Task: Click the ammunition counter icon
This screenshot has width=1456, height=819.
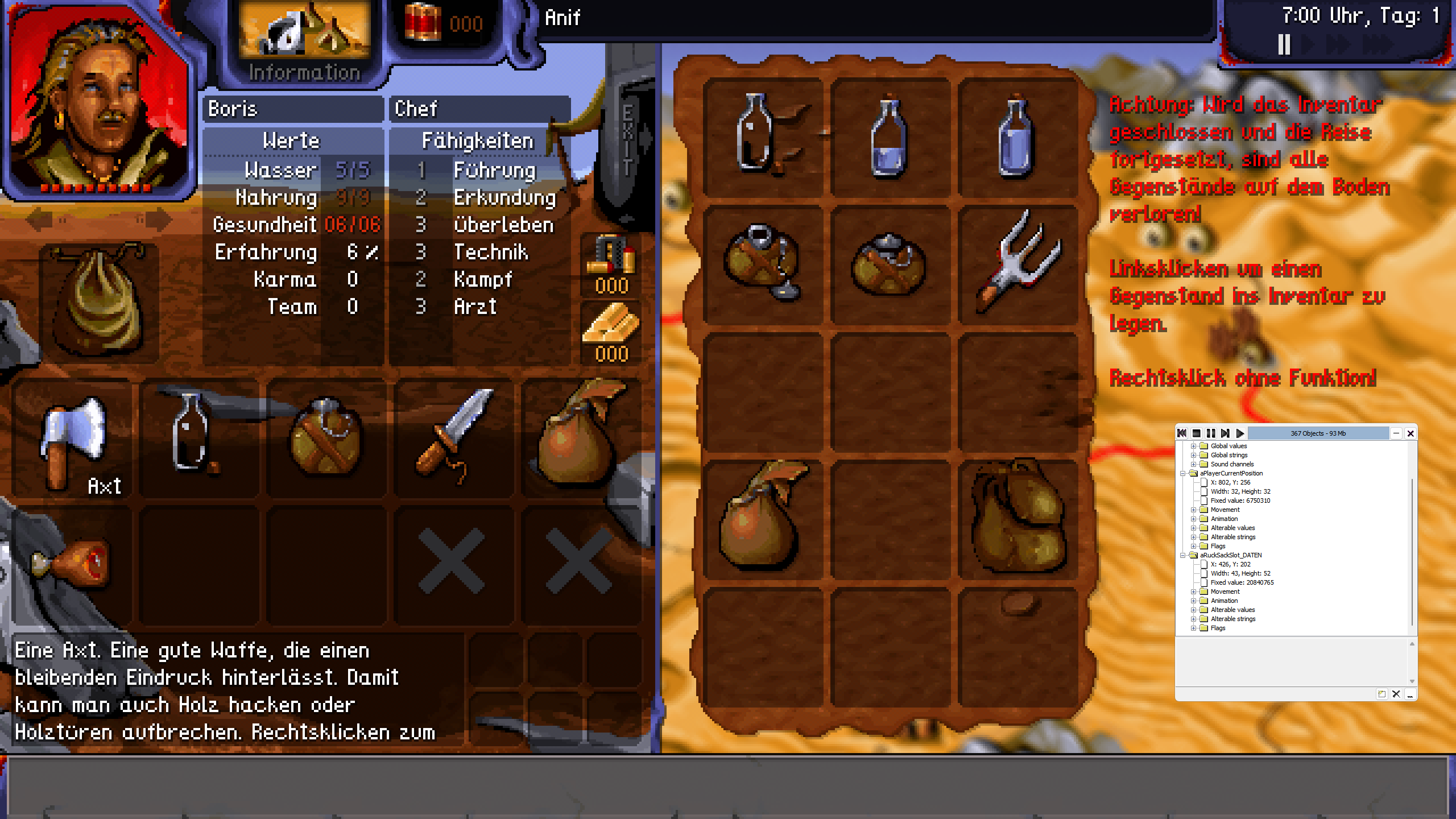Action: tap(611, 256)
